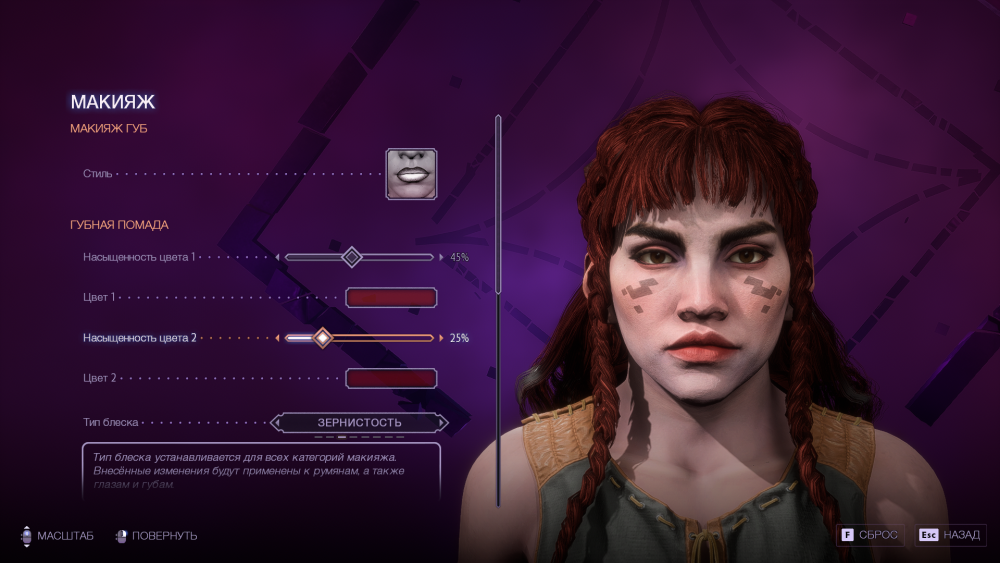The width and height of the screenshot is (1000, 563).
Task: Select next Тип блеска option
Action: [443, 423]
